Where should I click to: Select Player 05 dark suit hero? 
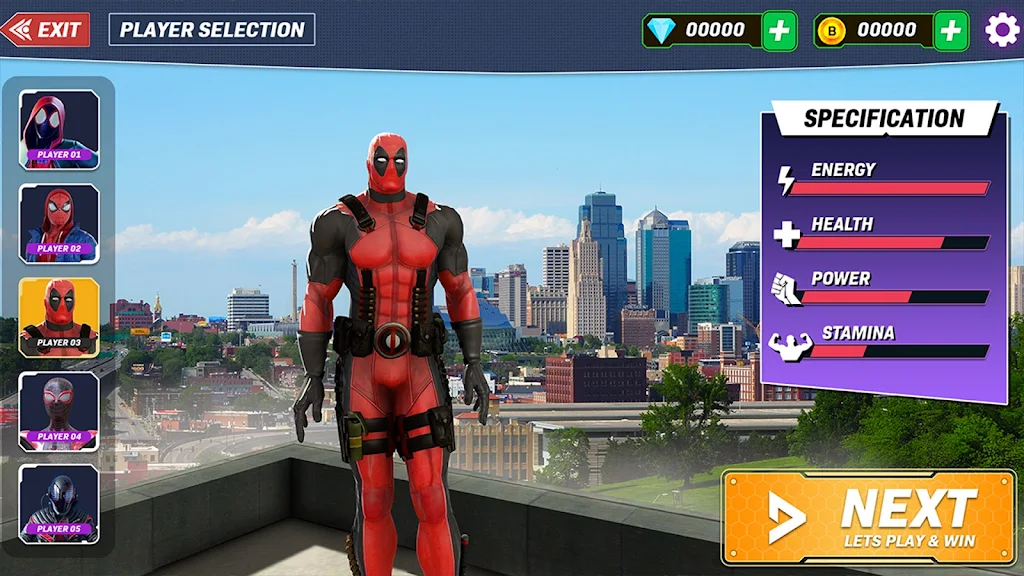point(59,504)
